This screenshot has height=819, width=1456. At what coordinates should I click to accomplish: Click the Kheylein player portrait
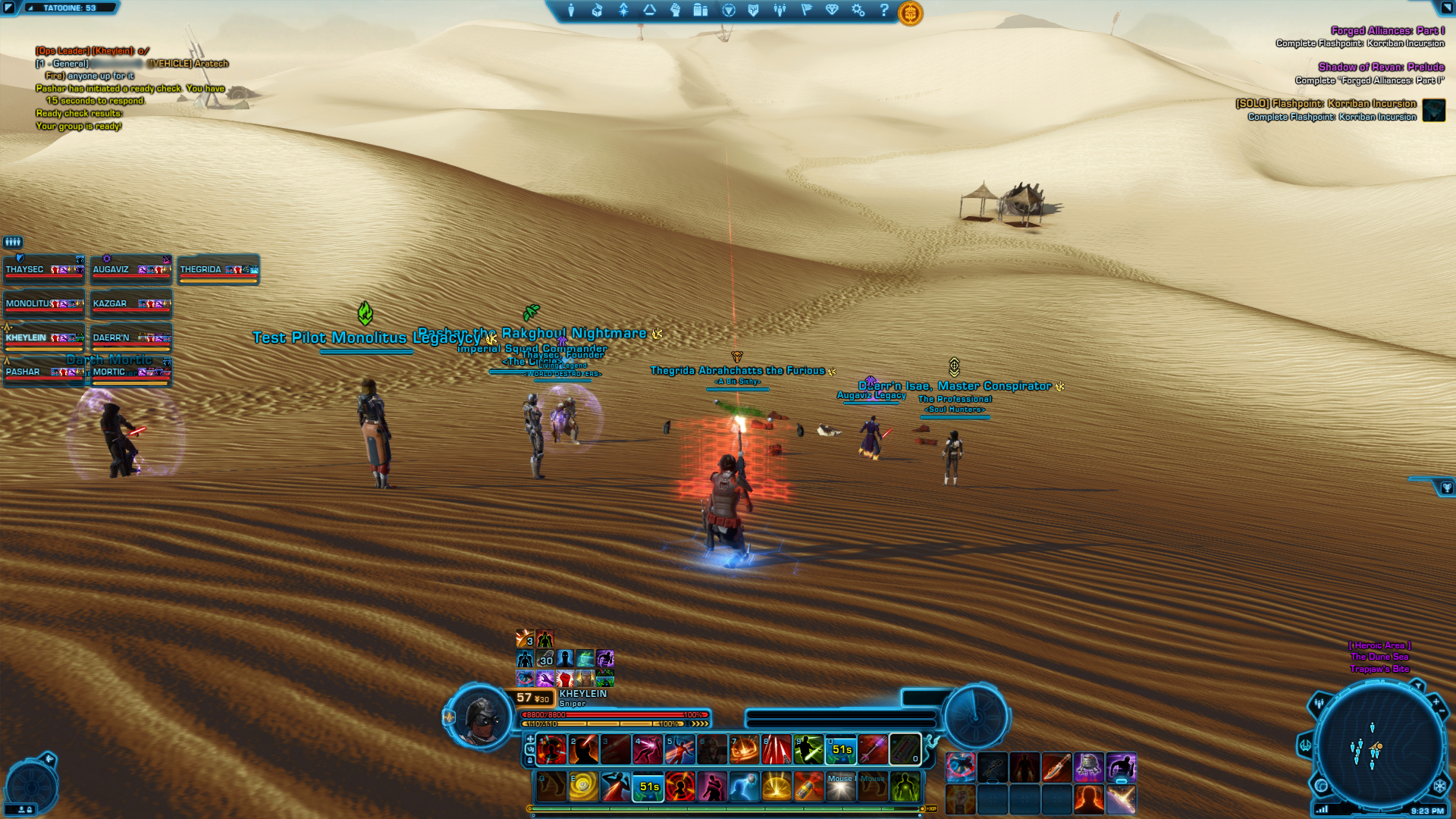click(479, 717)
